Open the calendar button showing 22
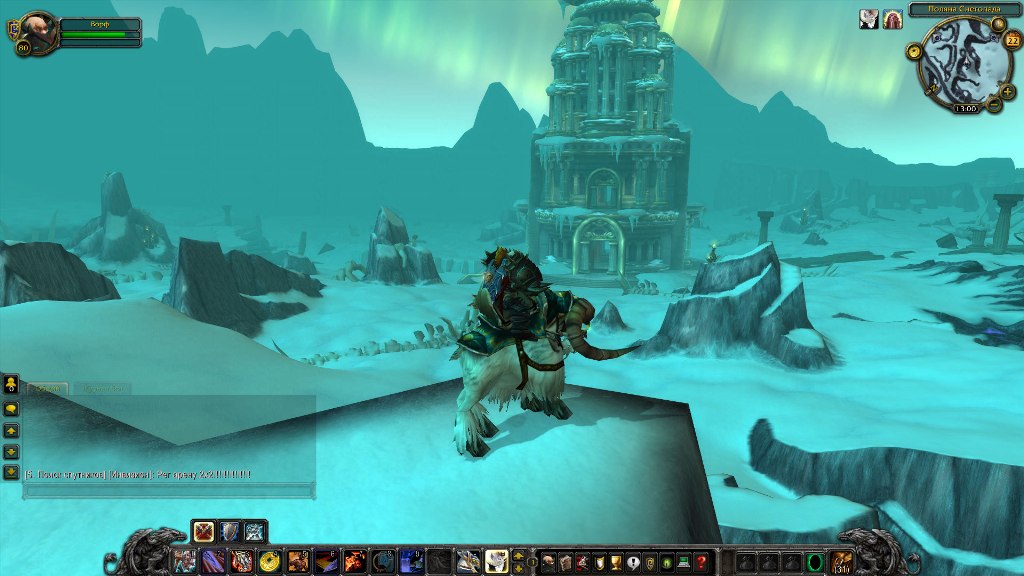Viewport: 1024px width, 576px height. [x=1012, y=41]
